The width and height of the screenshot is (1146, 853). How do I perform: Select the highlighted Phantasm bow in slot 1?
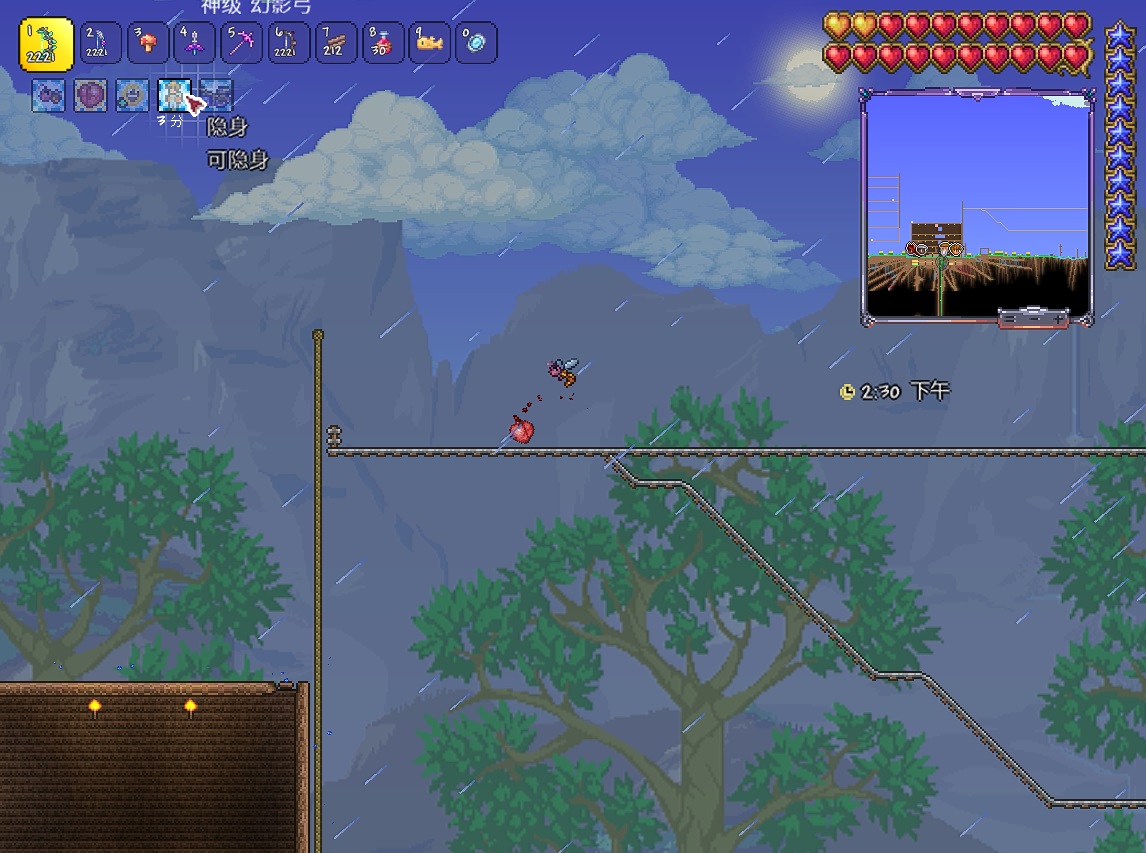[46, 44]
